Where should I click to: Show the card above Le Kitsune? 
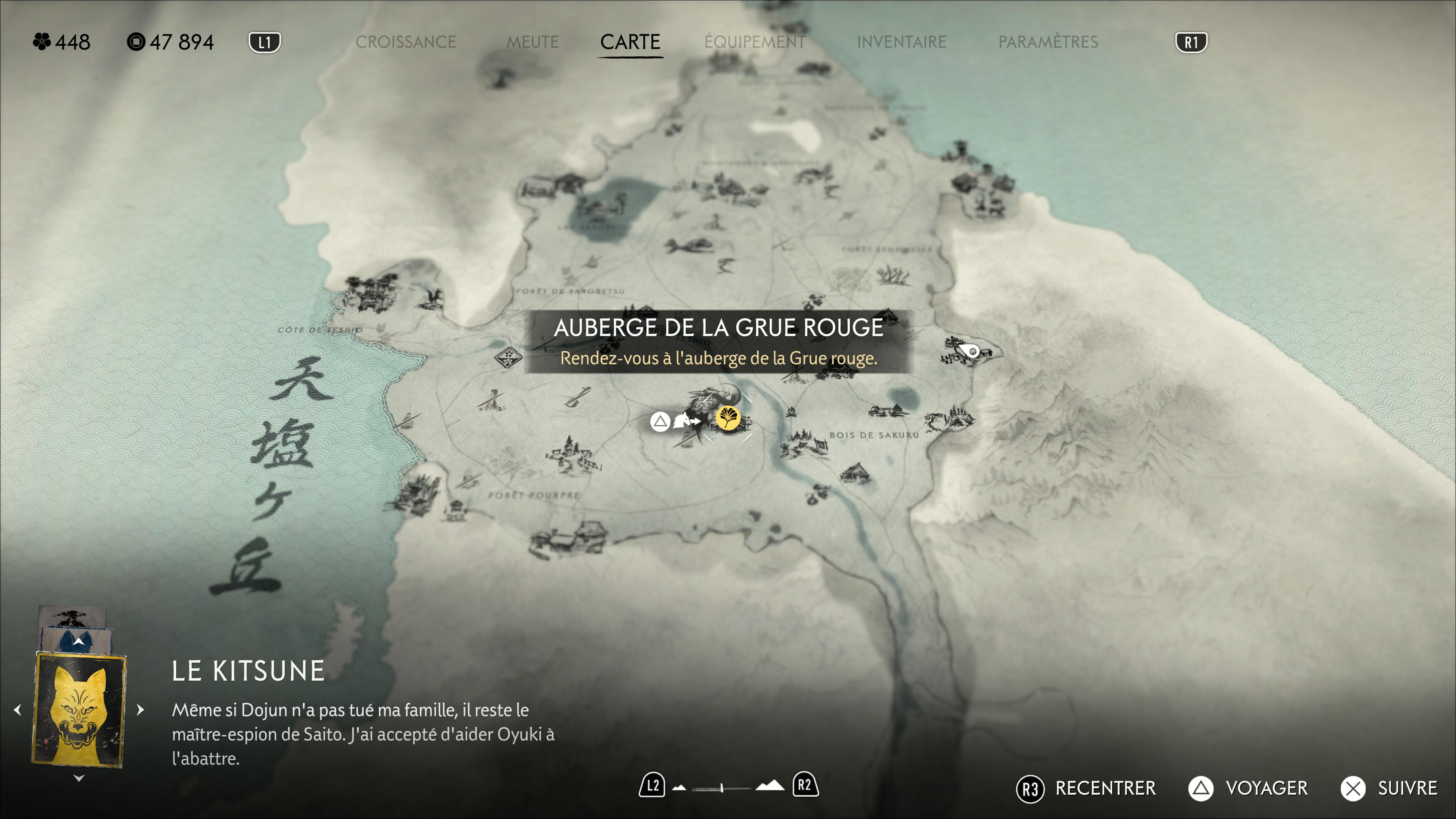78,641
